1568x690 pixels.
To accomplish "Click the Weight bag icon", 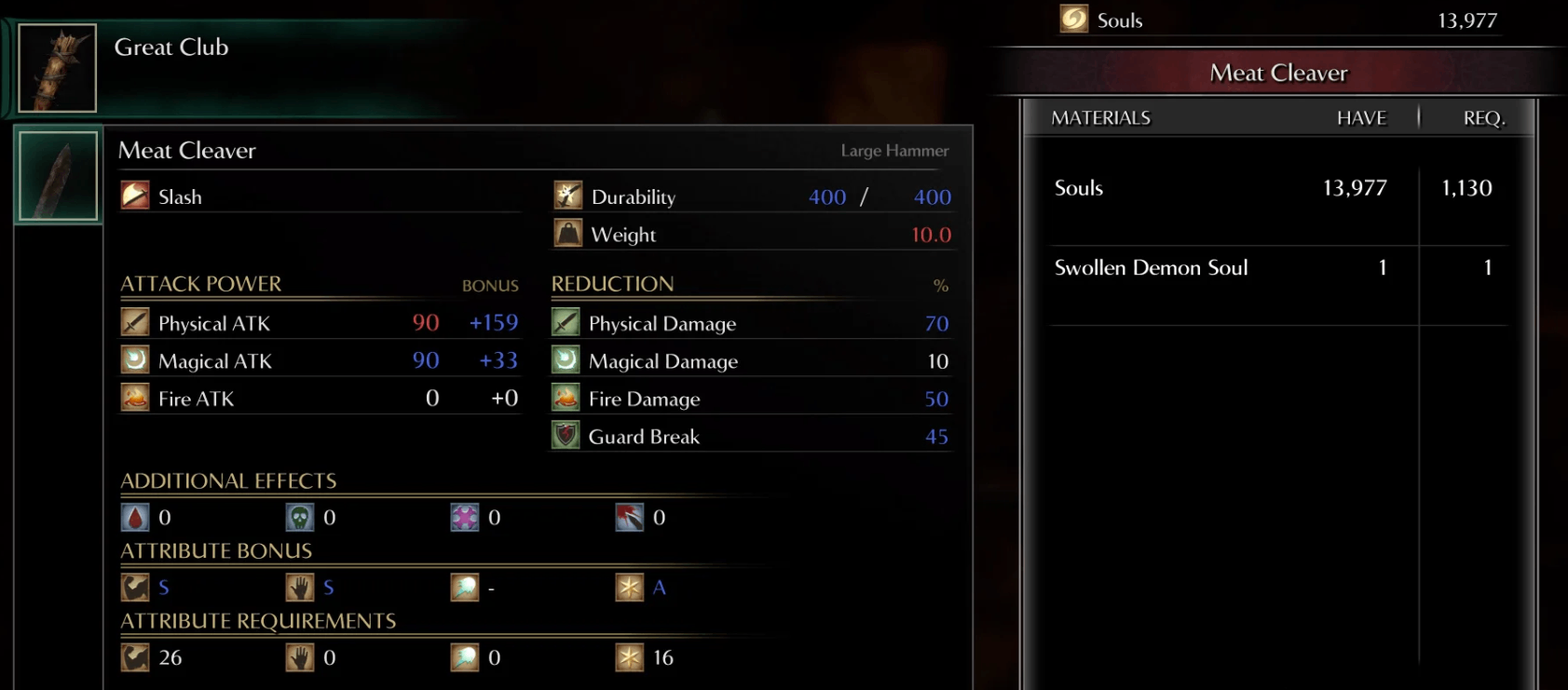I will pos(566,234).
